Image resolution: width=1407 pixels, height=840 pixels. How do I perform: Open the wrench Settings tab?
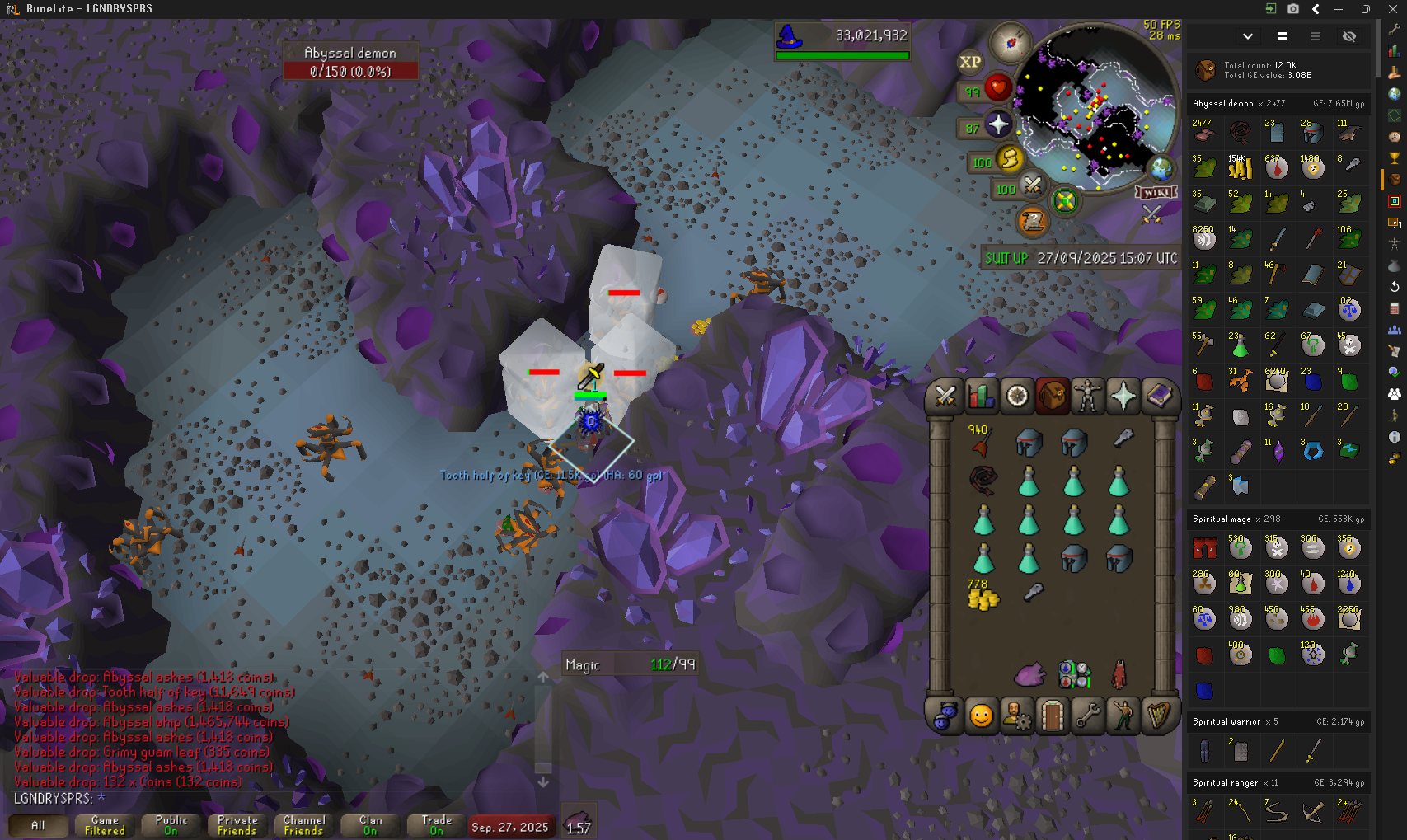point(1087,716)
